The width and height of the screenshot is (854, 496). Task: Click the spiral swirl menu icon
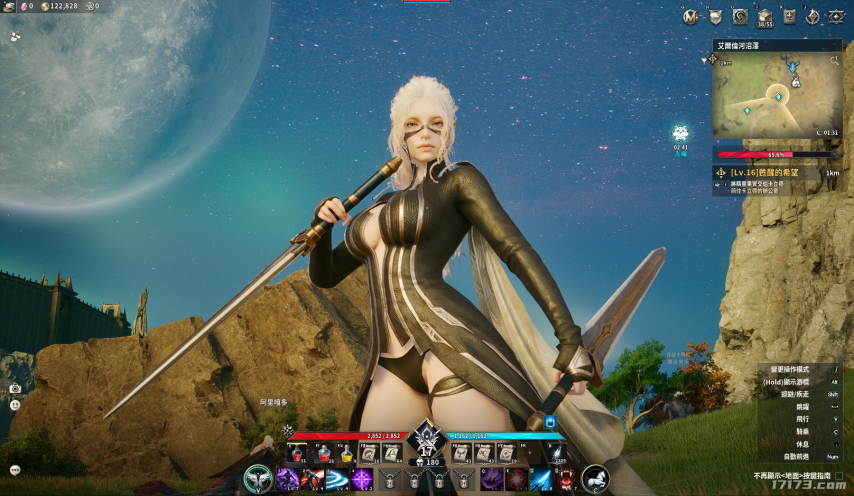740,16
